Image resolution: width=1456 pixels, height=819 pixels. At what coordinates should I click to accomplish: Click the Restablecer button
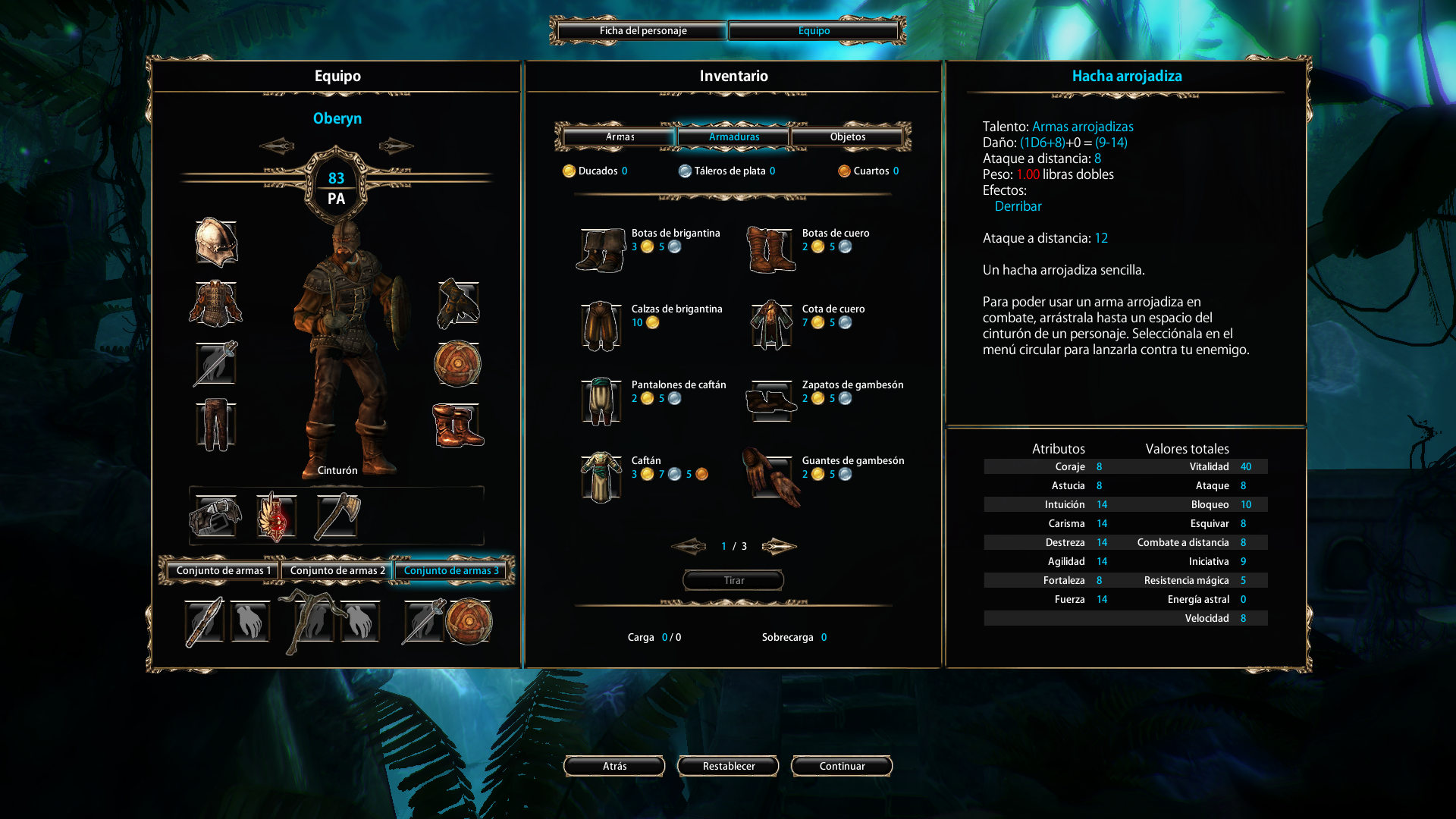tap(728, 767)
